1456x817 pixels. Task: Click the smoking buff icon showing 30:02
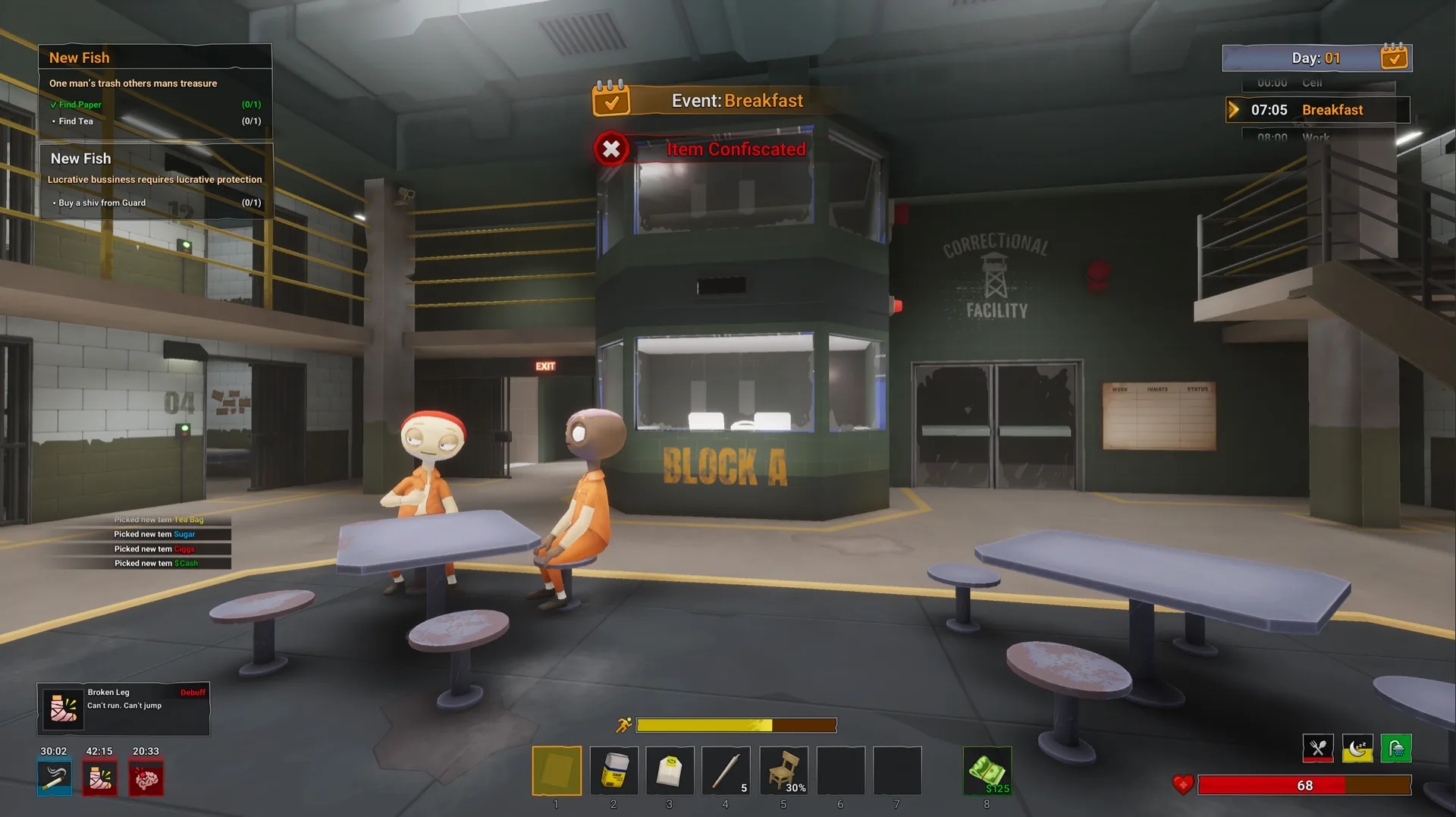[54, 778]
